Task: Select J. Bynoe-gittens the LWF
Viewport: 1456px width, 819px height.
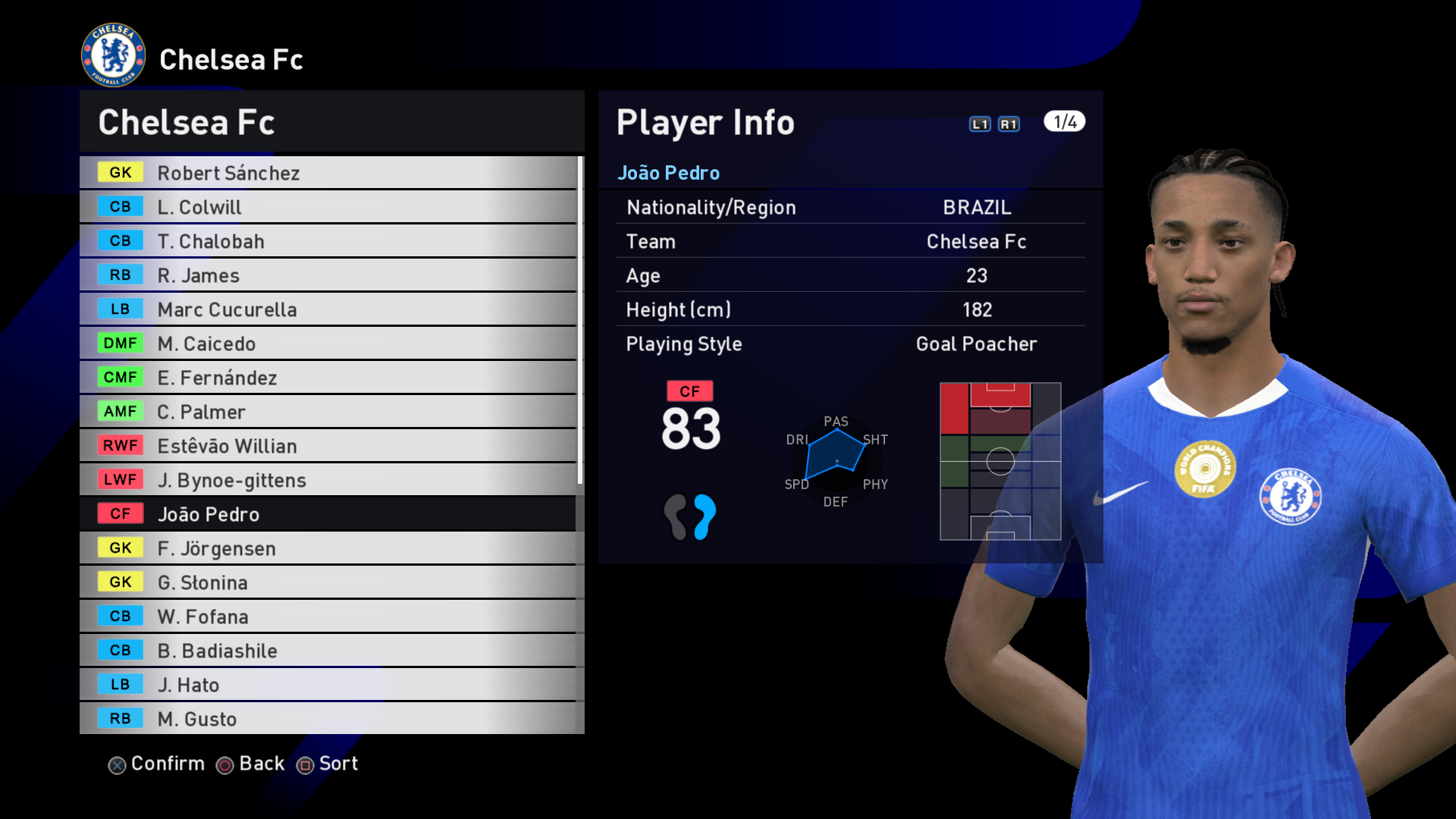Action: click(x=328, y=480)
